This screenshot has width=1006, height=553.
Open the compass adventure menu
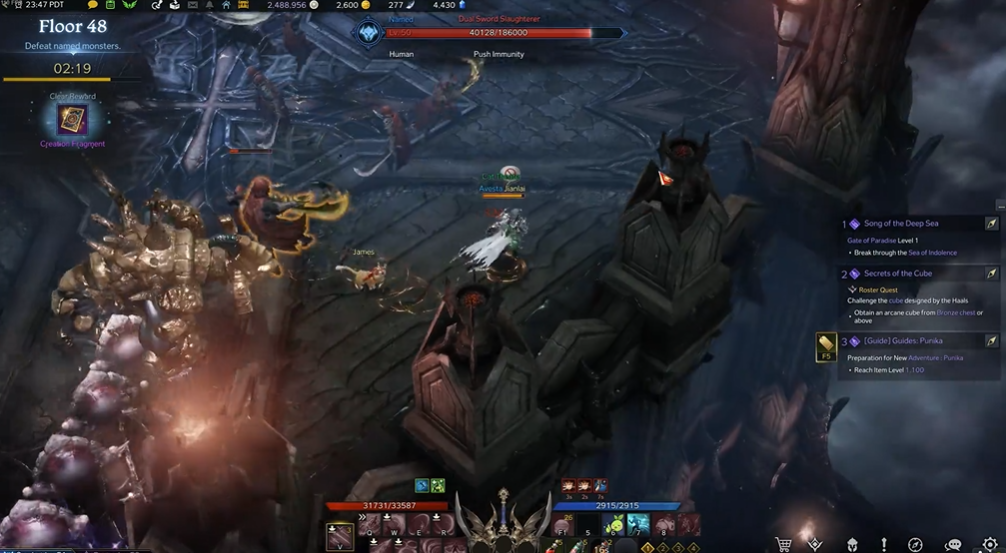(915, 544)
